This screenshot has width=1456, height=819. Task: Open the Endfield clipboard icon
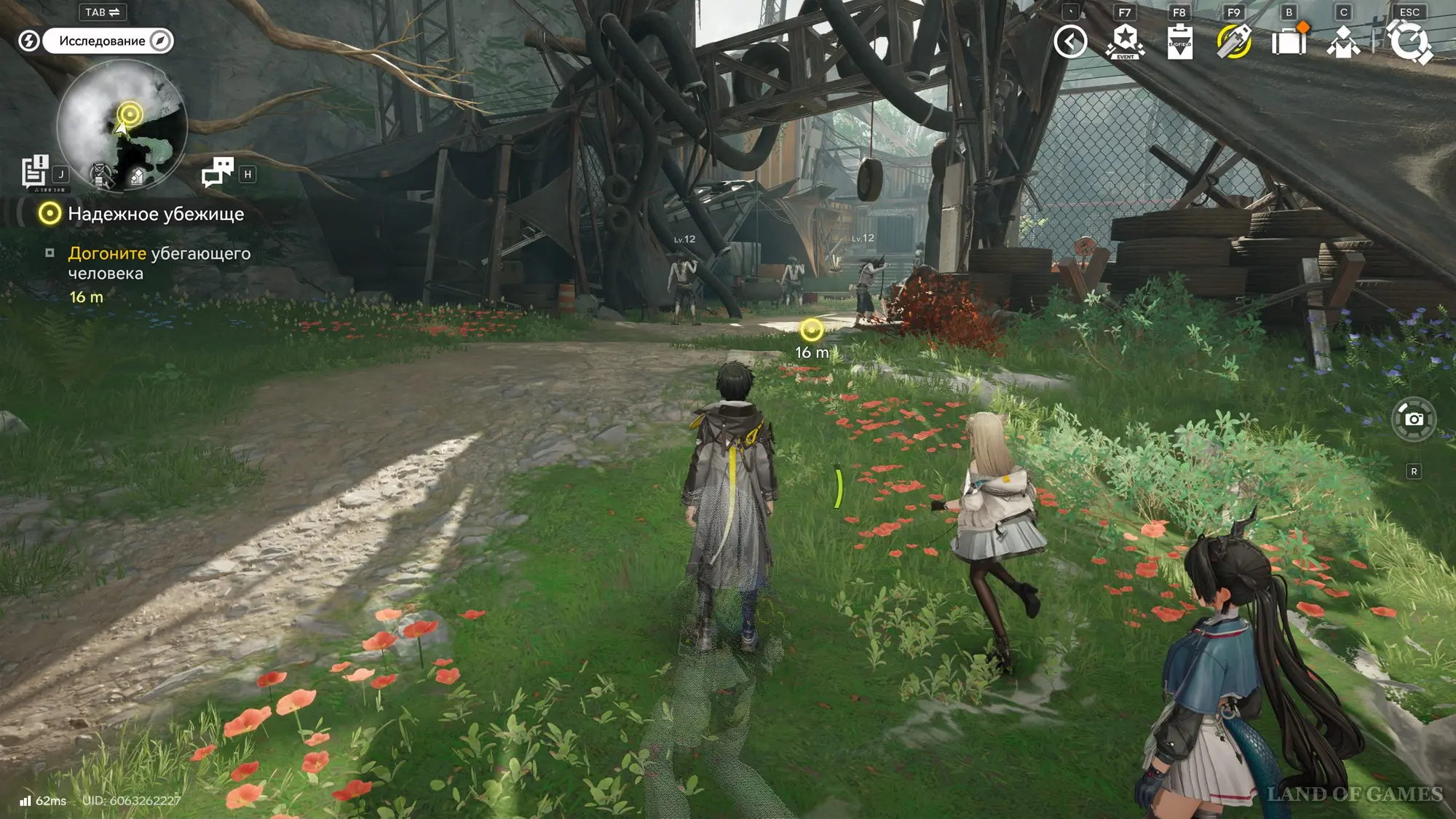pyautogui.click(x=1179, y=41)
